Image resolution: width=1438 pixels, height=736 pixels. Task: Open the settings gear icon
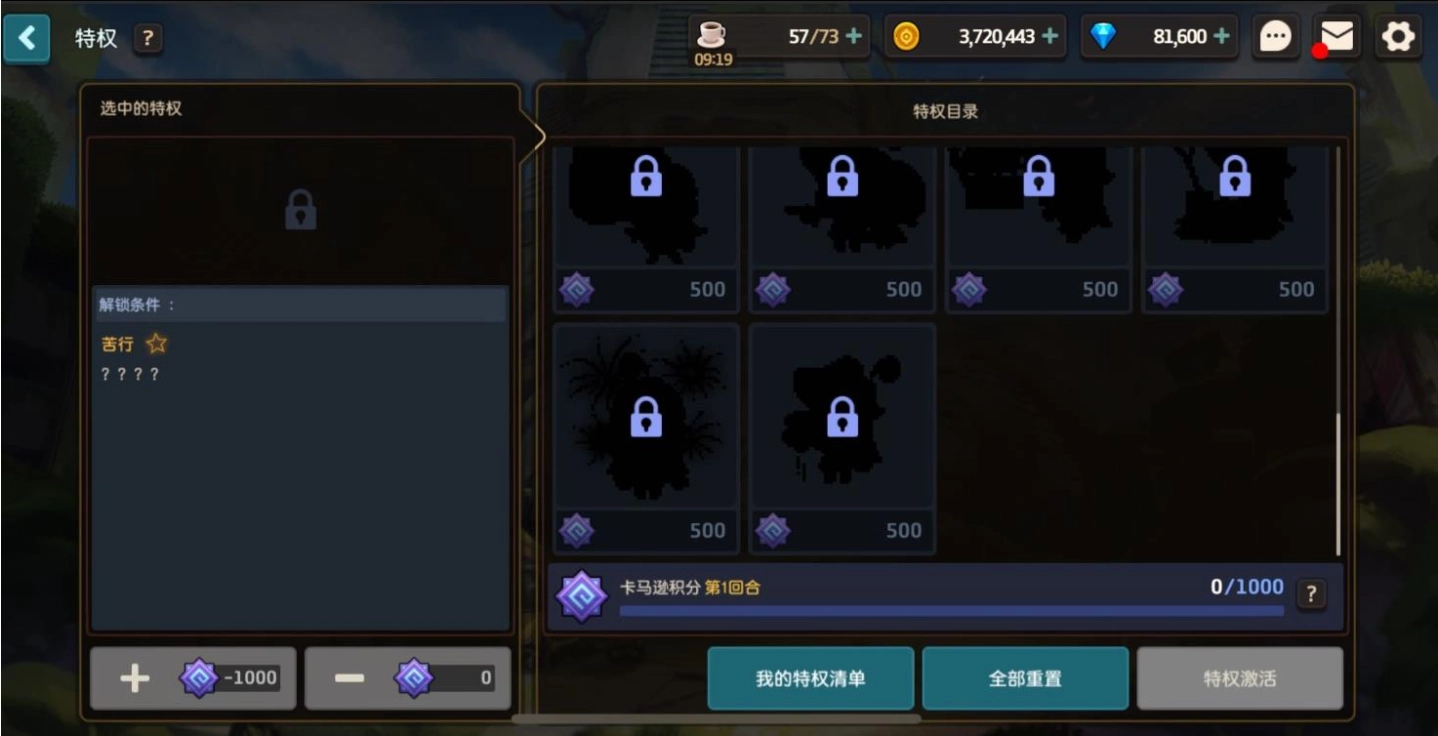[x=1397, y=36]
